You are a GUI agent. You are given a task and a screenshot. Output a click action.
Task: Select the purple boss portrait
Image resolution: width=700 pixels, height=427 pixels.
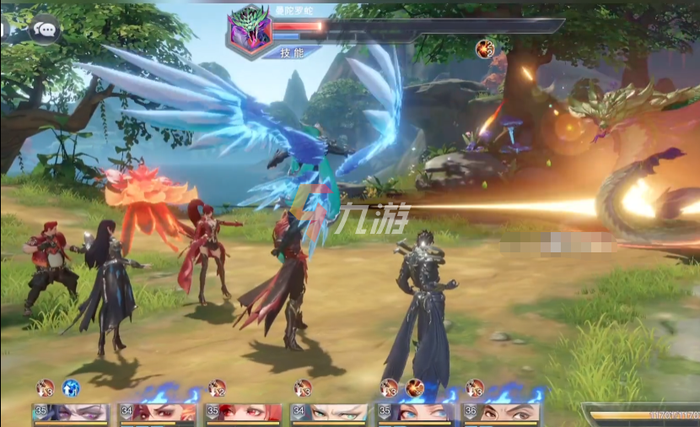(x=247, y=29)
